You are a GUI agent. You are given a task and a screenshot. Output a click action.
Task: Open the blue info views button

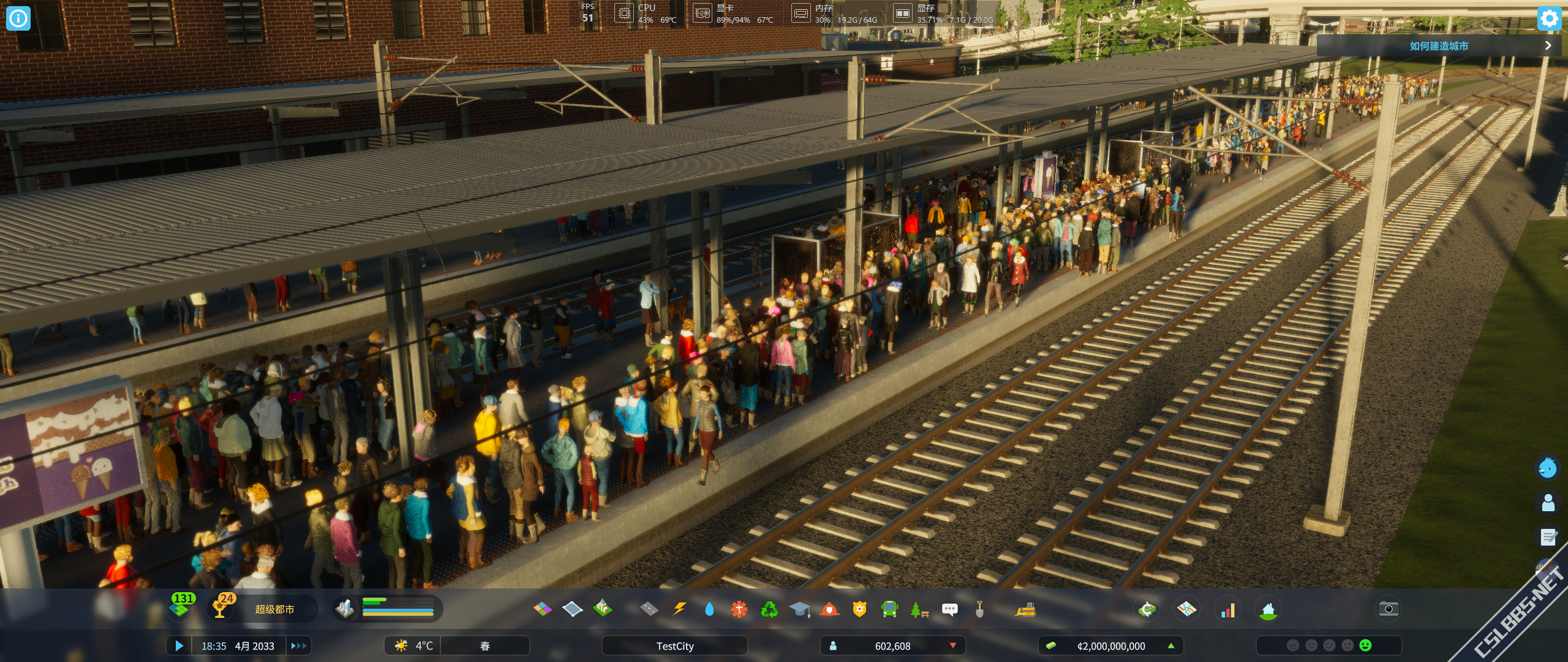18,18
